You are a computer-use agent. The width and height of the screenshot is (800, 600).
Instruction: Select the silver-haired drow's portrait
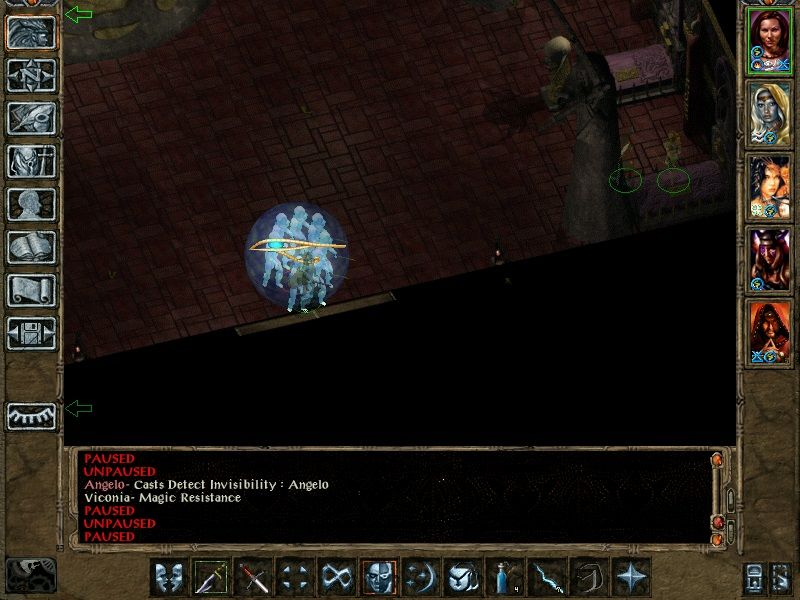point(769,112)
